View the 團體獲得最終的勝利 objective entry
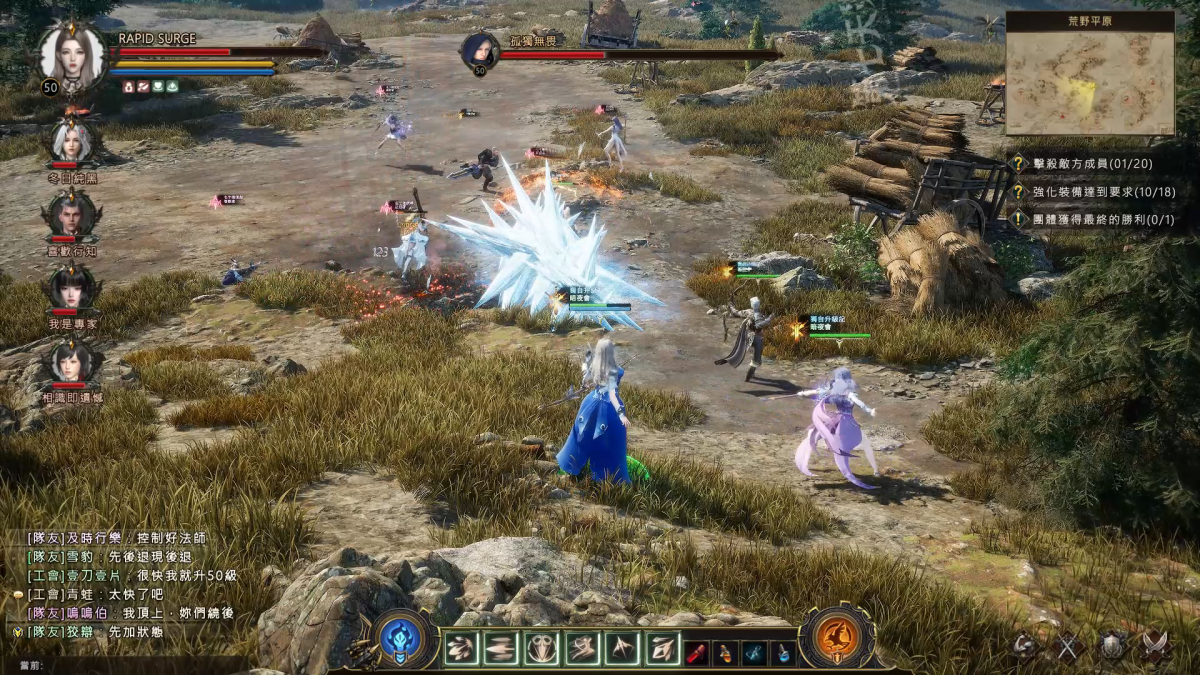The image size is (1200, 675). point(1097,218)
